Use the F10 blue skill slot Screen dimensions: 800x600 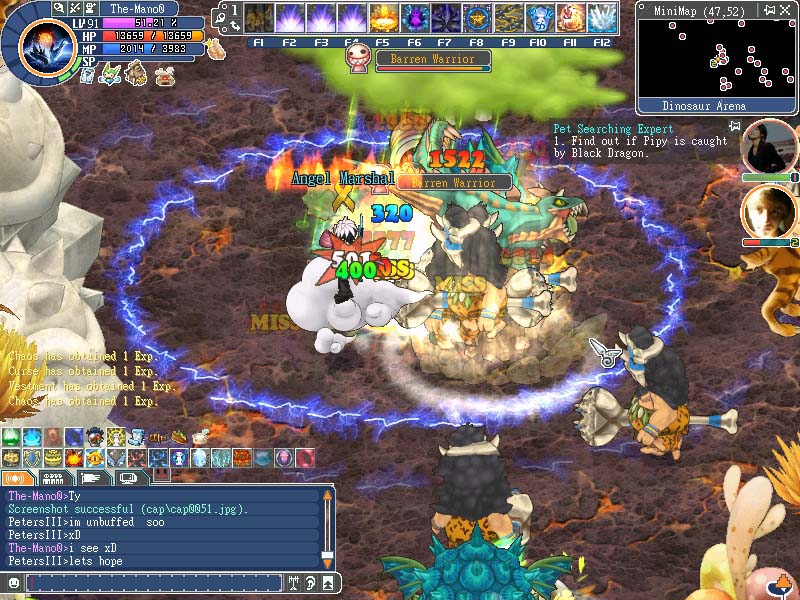tap(540, 18)
